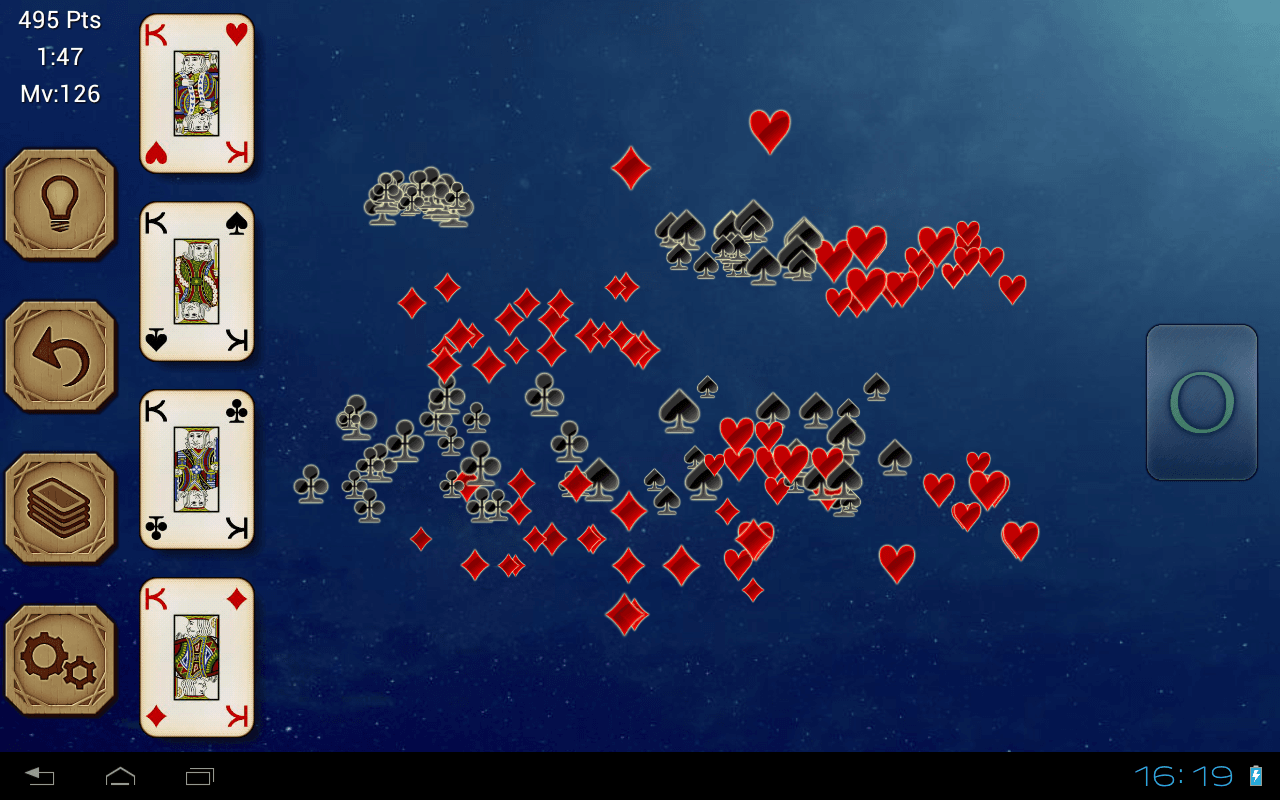This screenshot has height=800, width=1280.
Task: Select the King of Diamonds card
Action: pos(197,657)
